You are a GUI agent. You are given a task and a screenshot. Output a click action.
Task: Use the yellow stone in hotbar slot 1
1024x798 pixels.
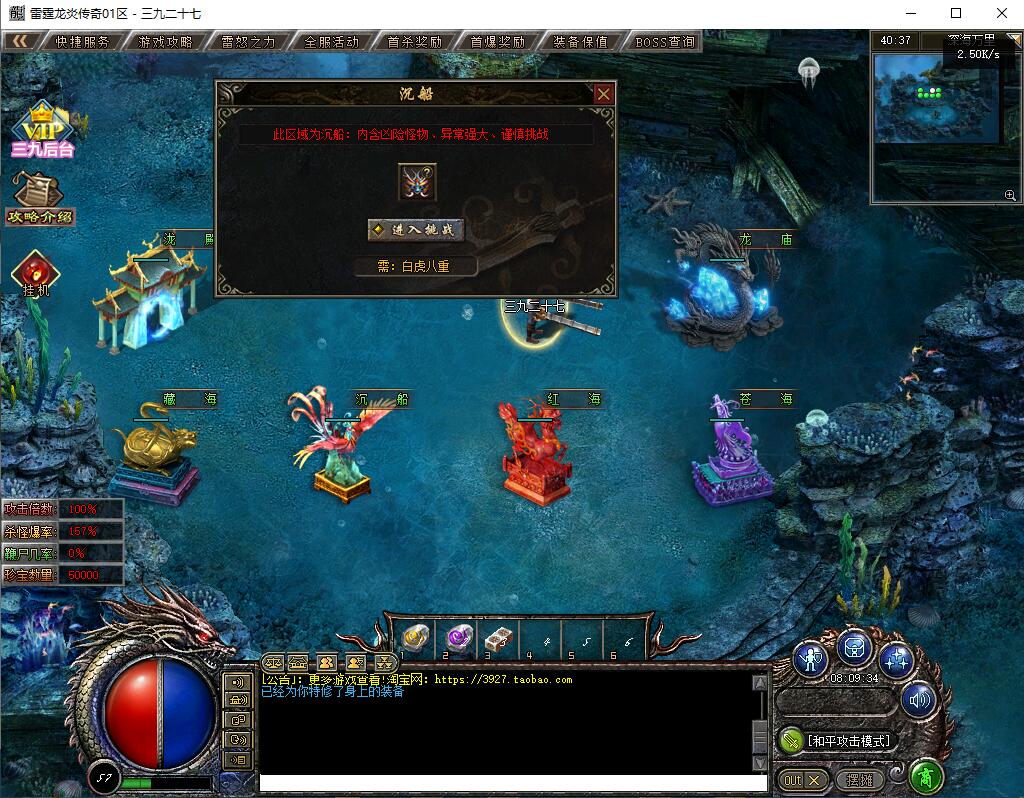[415, 636]
